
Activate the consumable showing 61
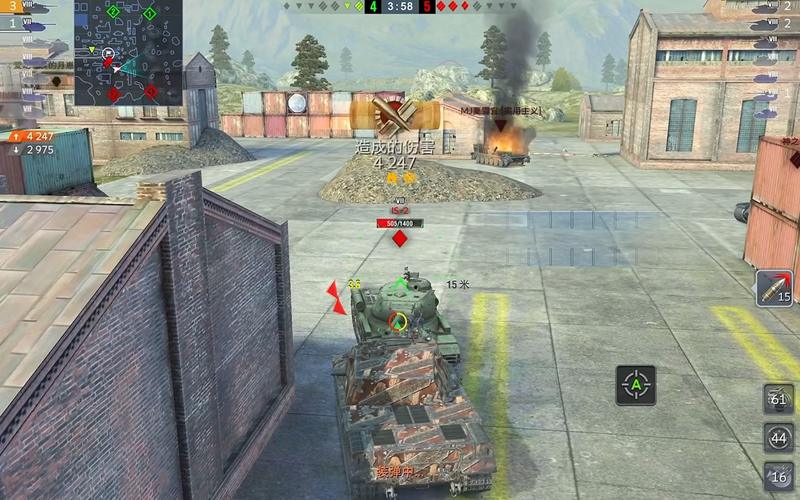[778, 398]
